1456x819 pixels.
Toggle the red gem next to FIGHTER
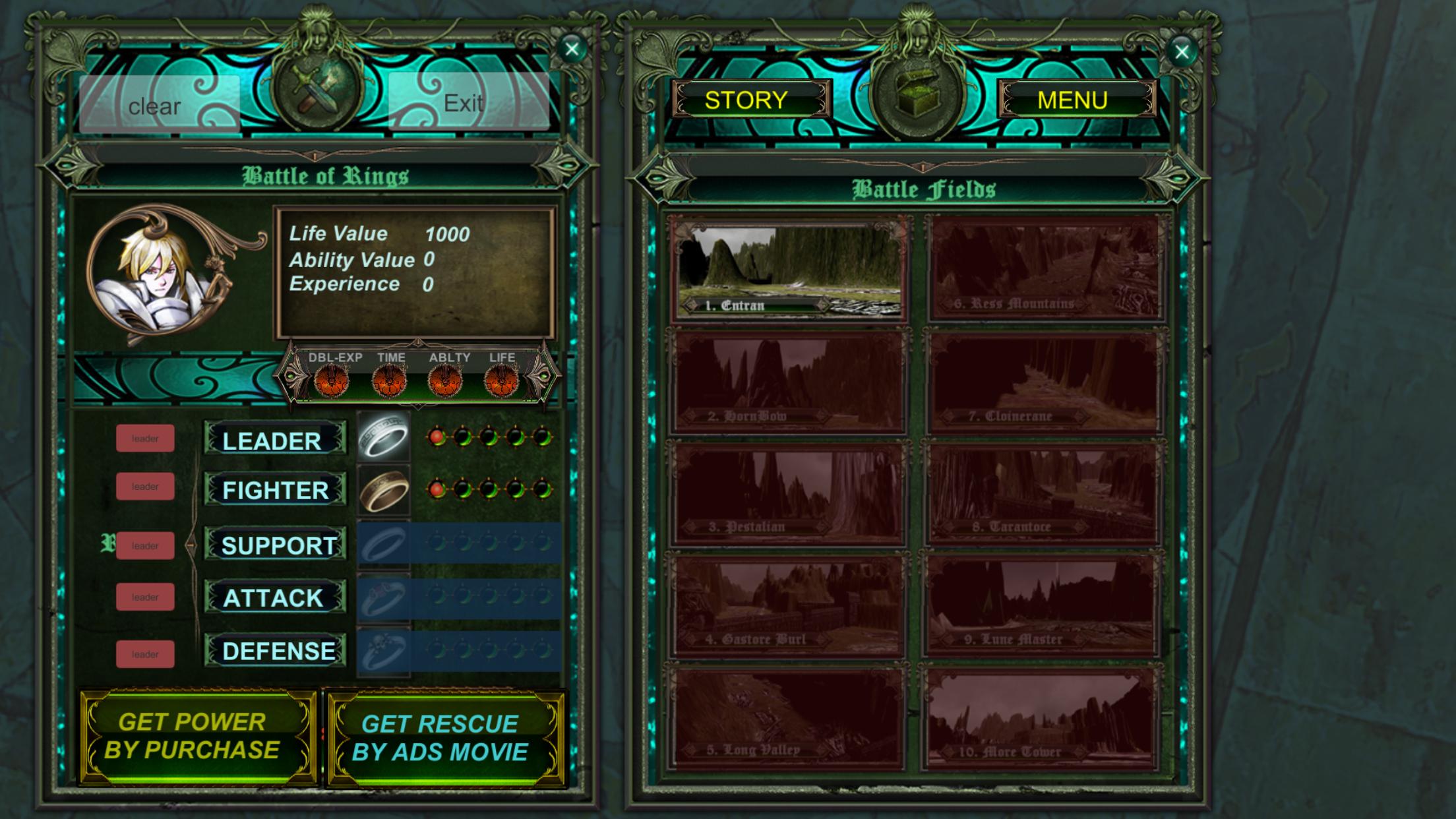(437, 490)
